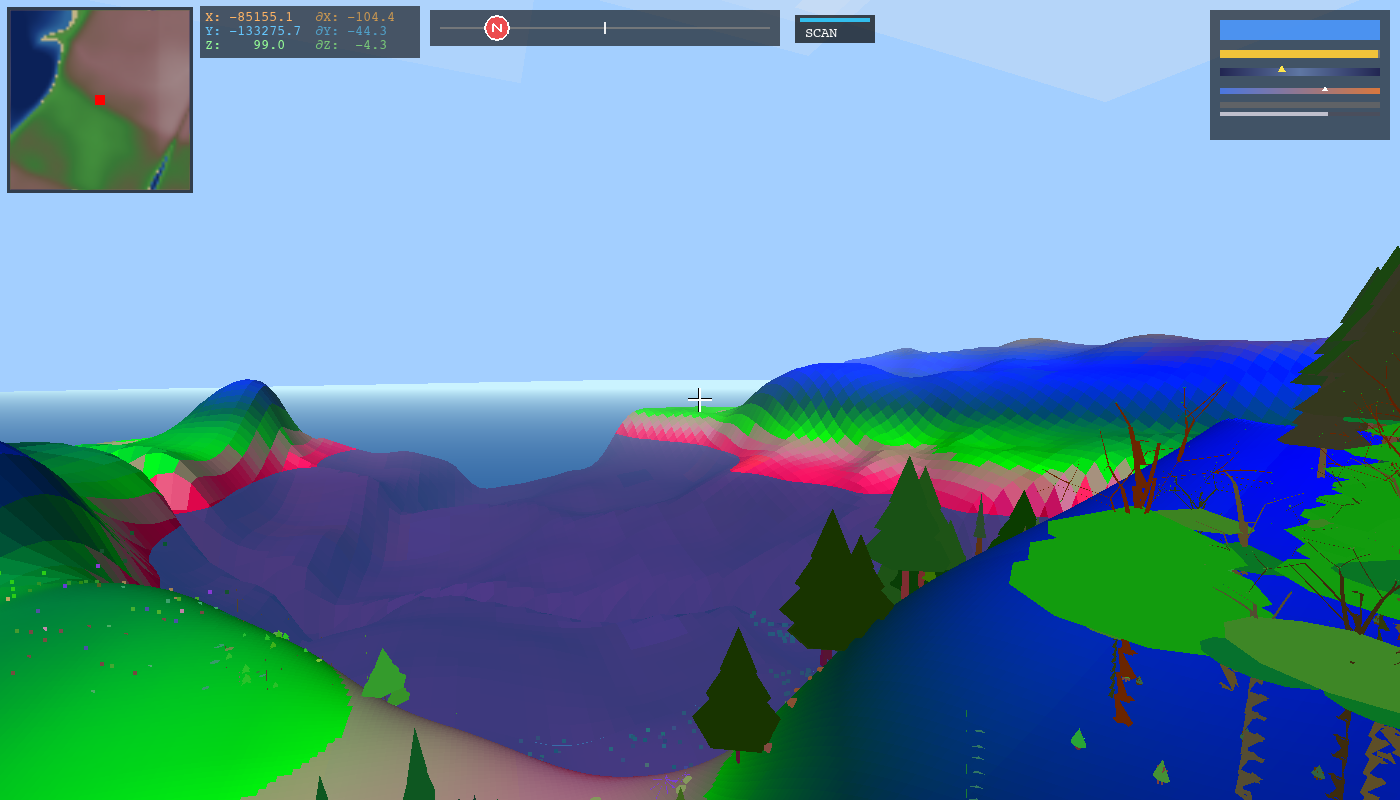Viewport: 1400px width, 800px height.
Task: Click the dark navy gradient strip
Action: (1298, 72)
